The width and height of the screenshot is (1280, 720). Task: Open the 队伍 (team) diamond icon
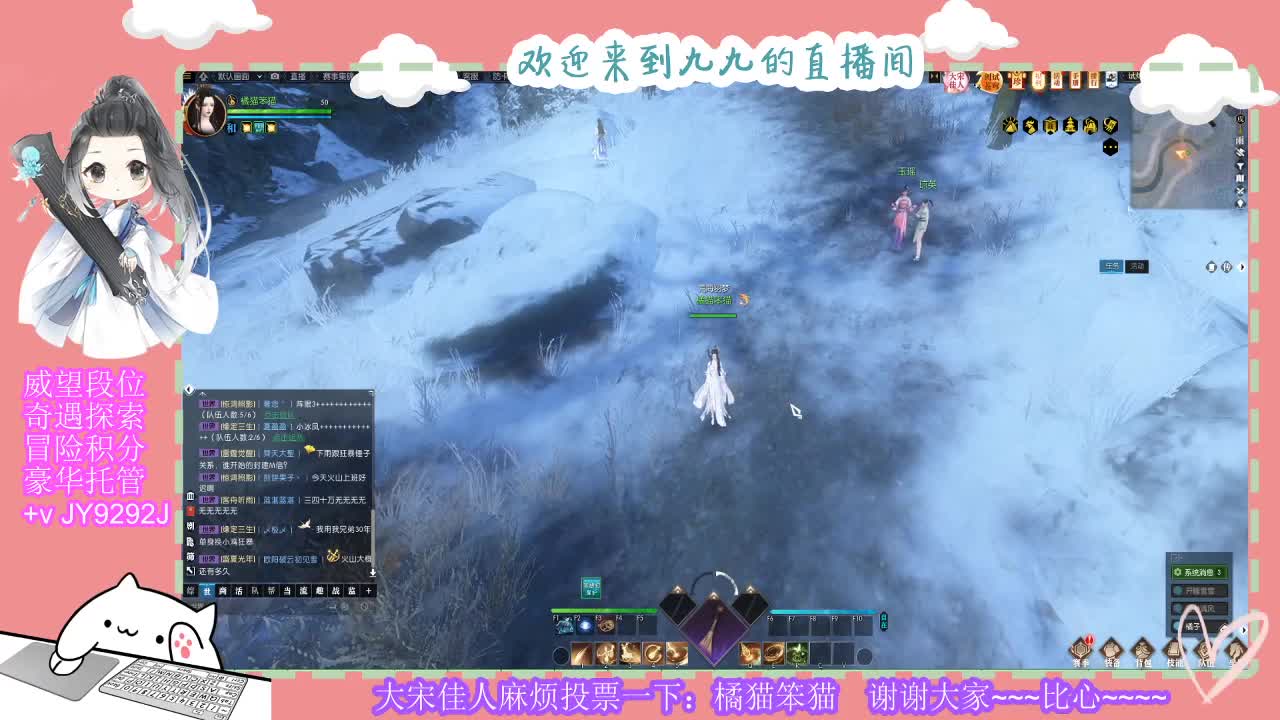1205,649
